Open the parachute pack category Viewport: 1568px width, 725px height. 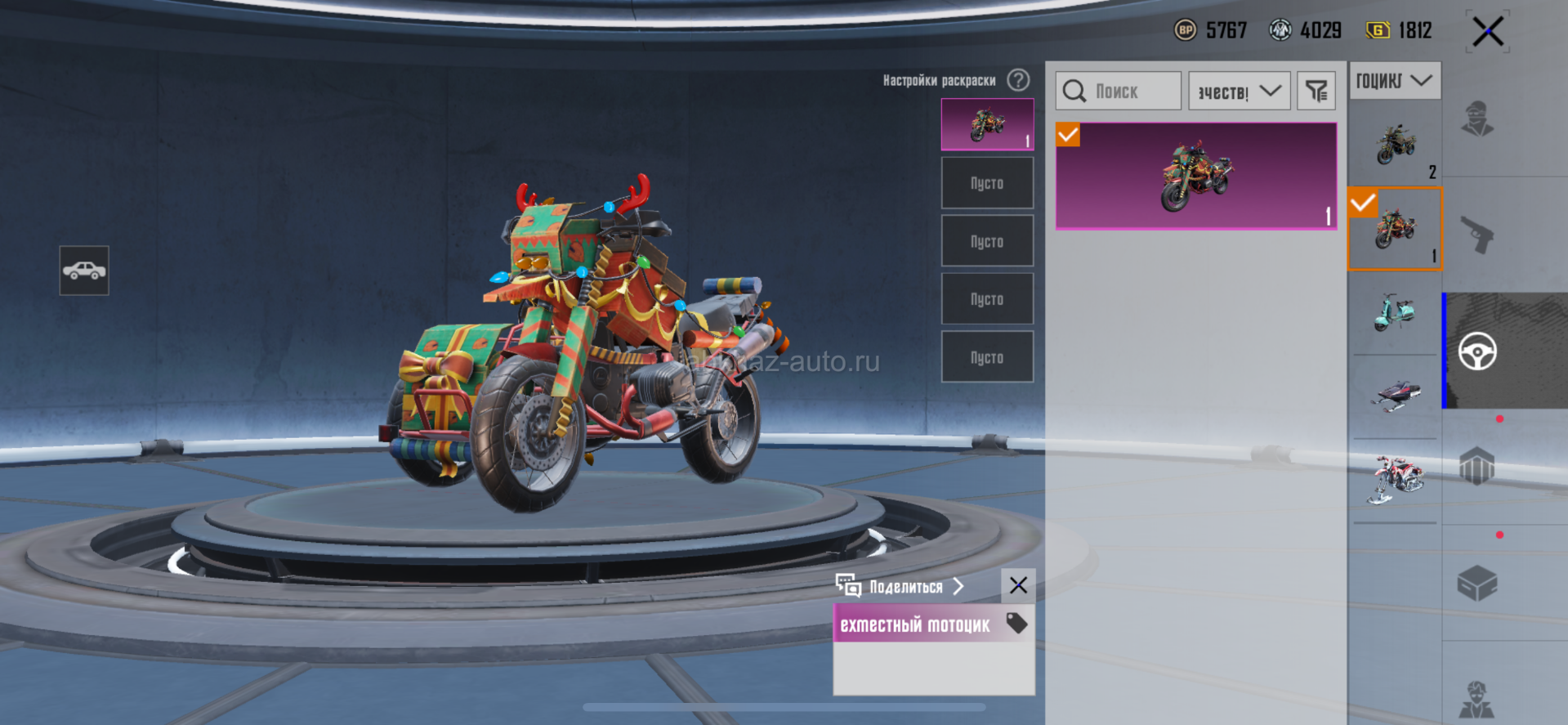1477,468
